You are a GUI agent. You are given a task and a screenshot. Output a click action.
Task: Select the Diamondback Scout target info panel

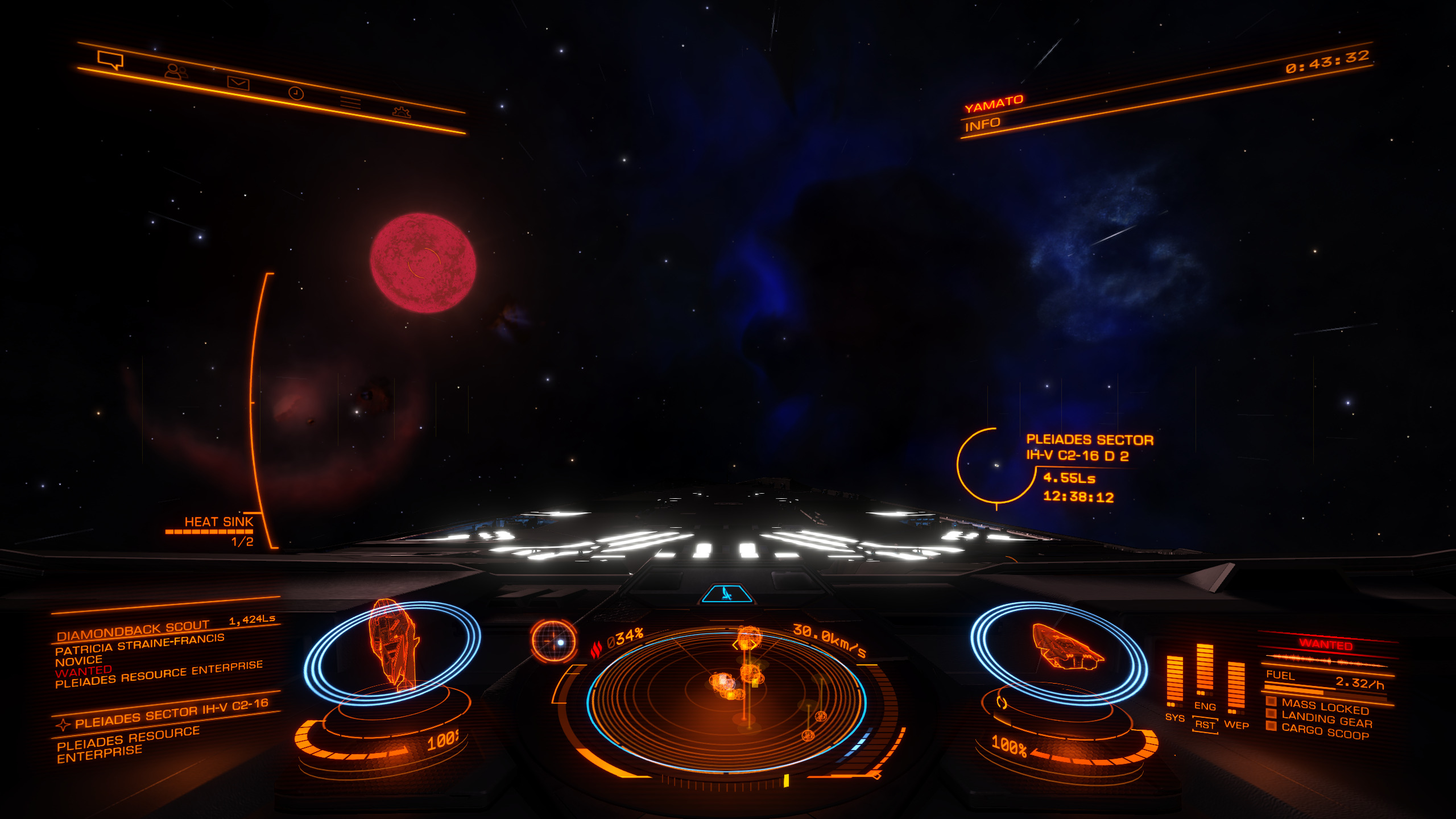[x=159, y=654]
